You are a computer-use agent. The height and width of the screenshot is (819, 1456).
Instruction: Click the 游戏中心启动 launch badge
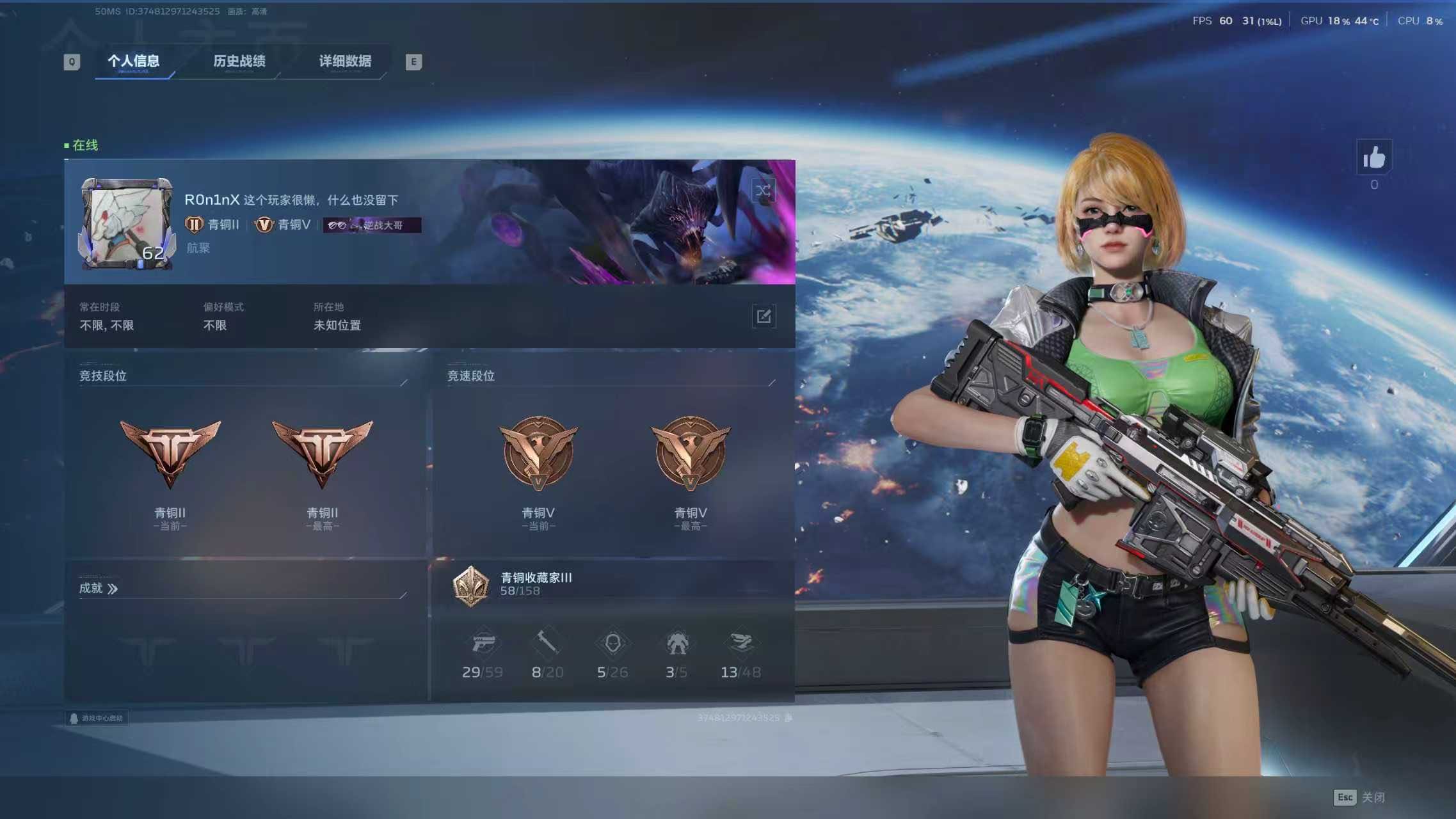97,718
